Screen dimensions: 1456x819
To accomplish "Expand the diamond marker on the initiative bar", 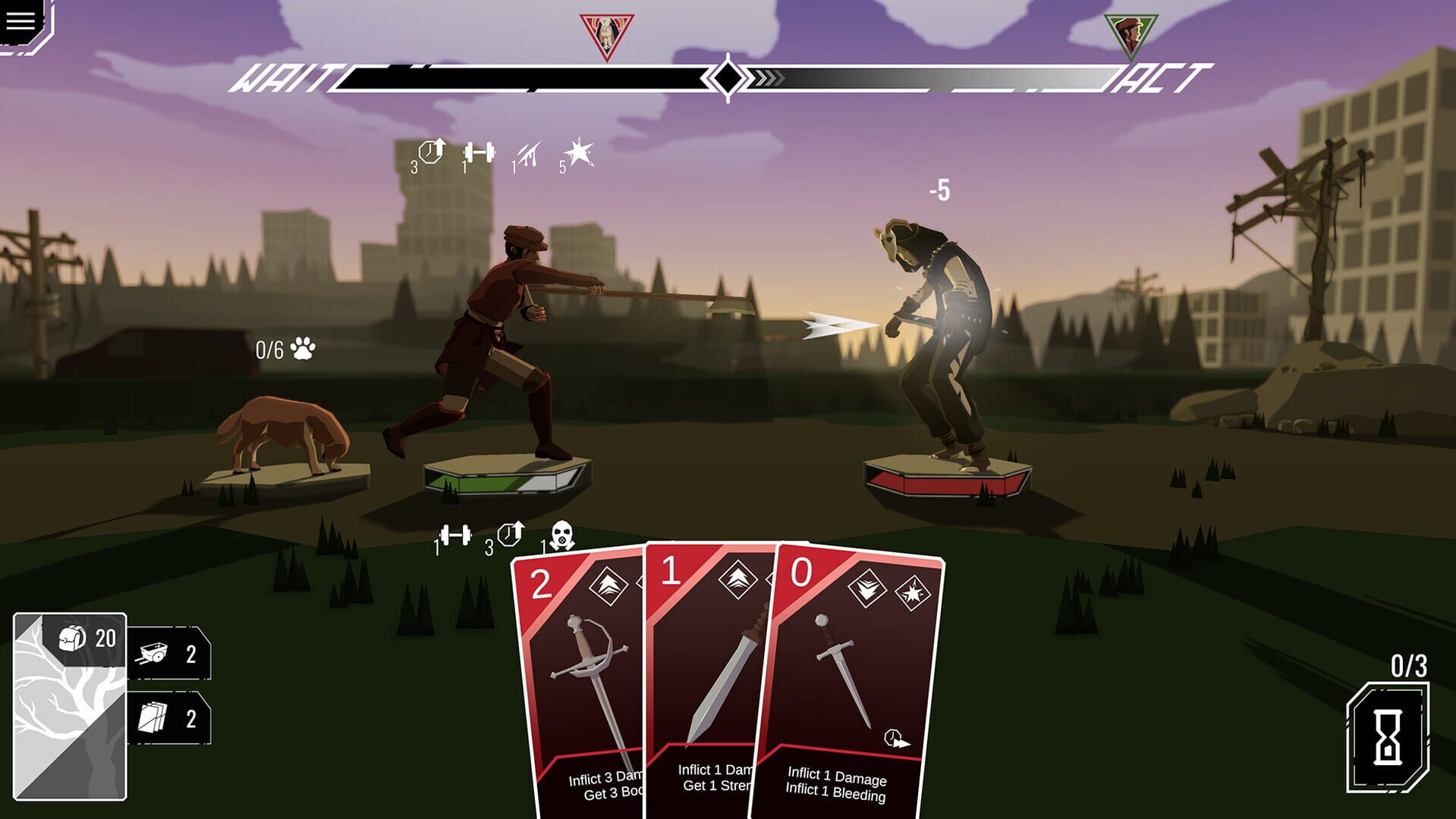I will pos(727,77).
